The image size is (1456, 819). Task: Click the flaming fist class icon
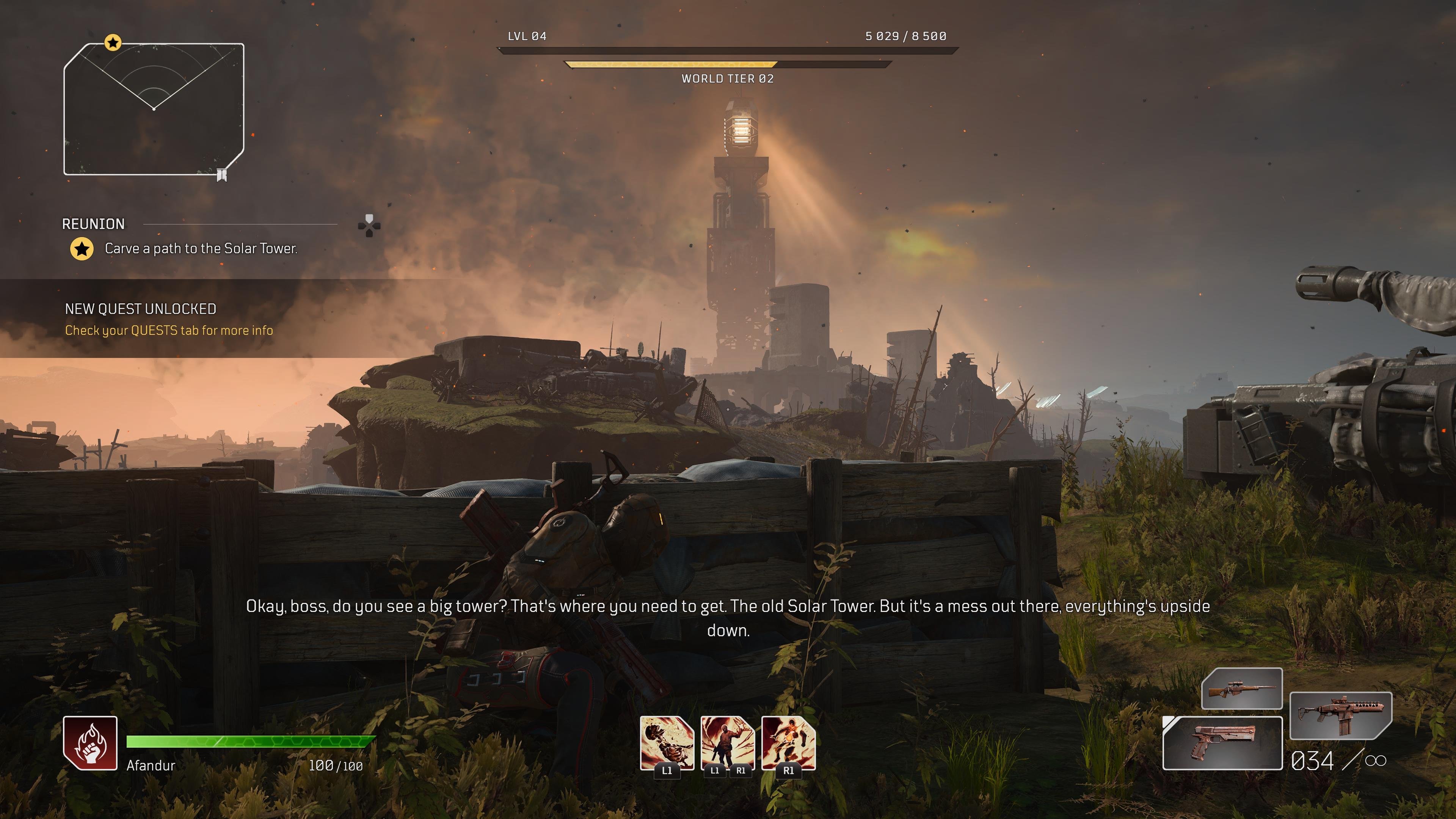click(x=90, y=743)
